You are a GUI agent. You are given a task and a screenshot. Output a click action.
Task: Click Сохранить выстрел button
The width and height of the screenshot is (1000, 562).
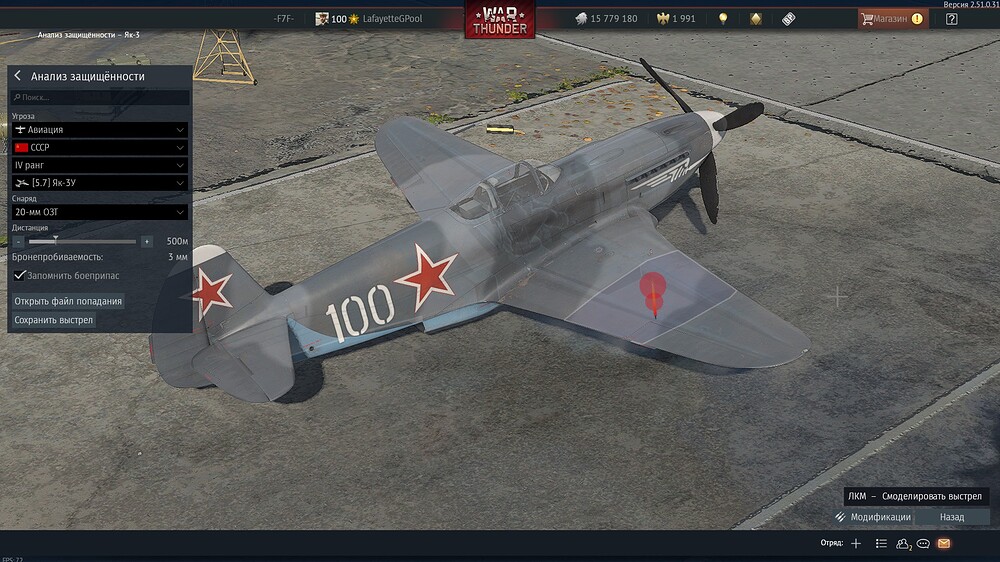[54, 320]
